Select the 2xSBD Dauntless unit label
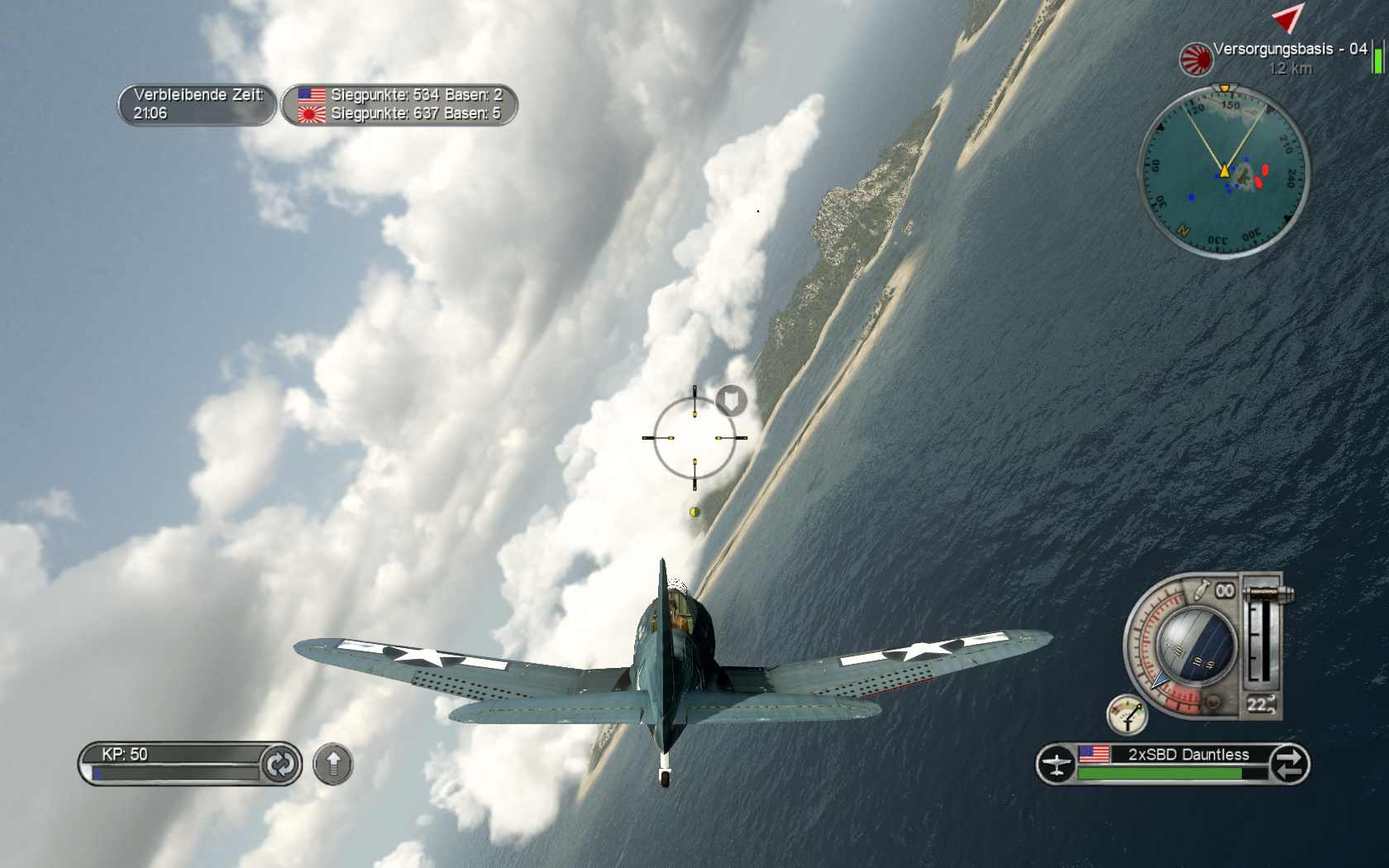Viewport: 1389px width, 868px height. tap(1188, 754)
